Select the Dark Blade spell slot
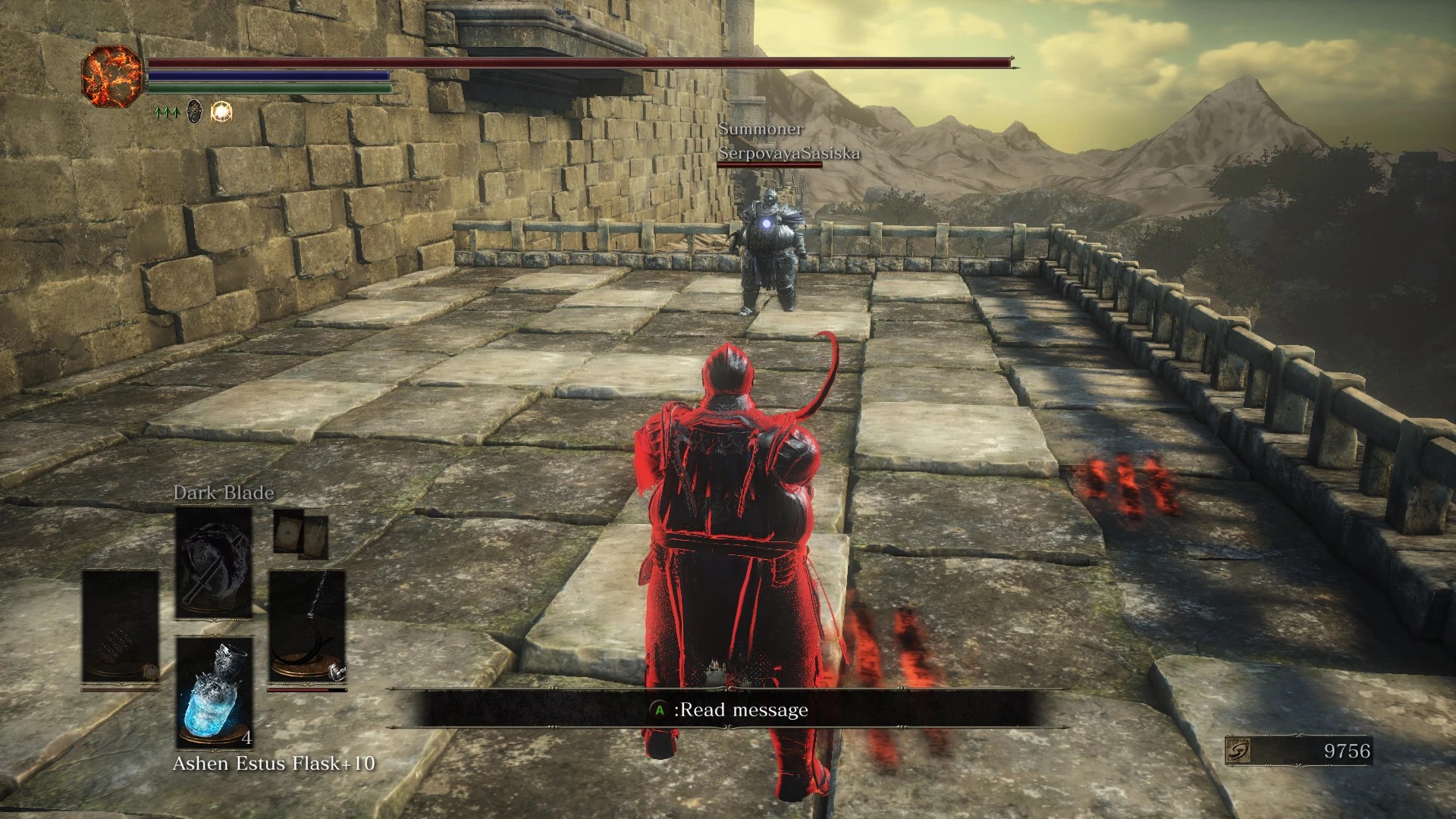Screen dimensions: 1456x819 tap(214, 563)
